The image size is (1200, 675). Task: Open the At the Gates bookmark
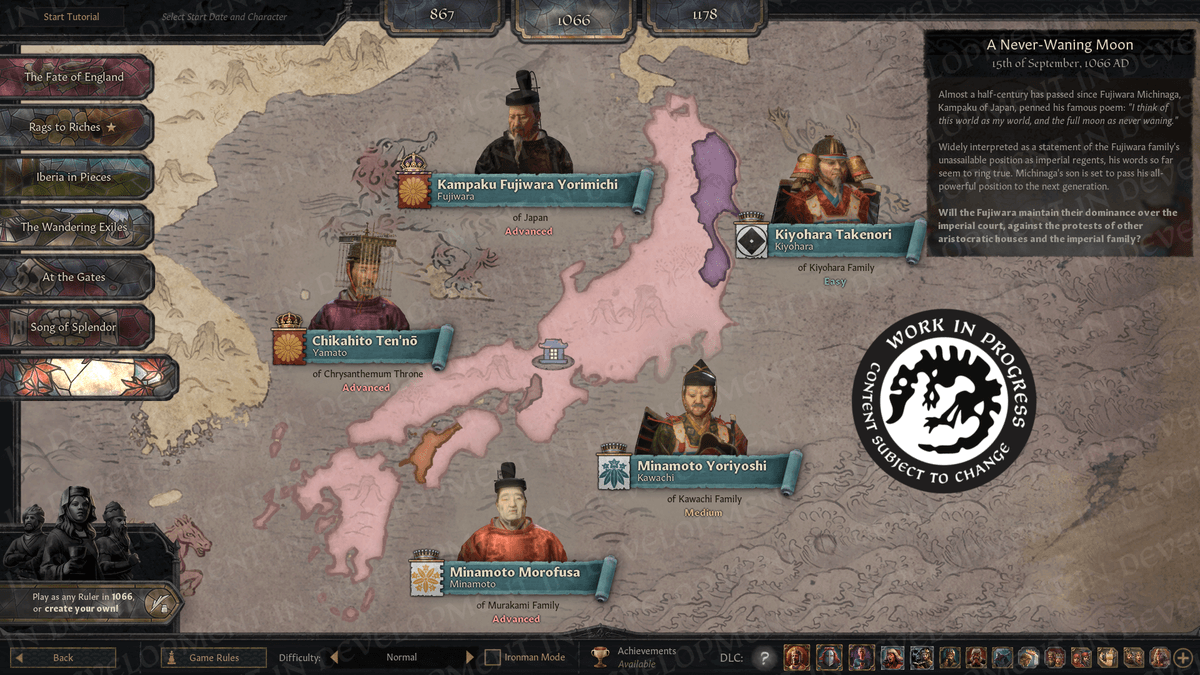tap(75, 277)
